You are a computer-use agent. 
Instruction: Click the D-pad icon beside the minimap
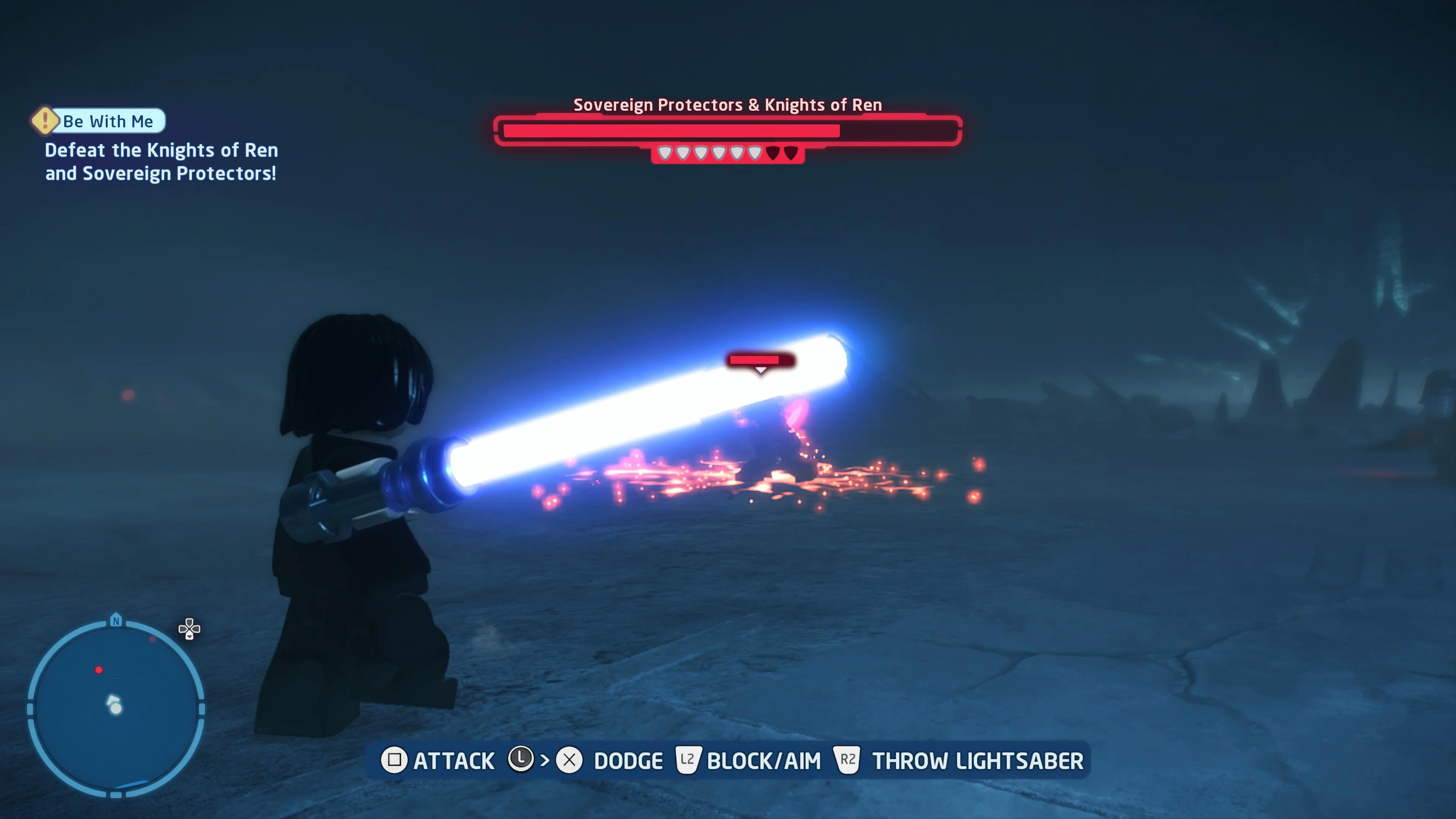coord(189,629)
